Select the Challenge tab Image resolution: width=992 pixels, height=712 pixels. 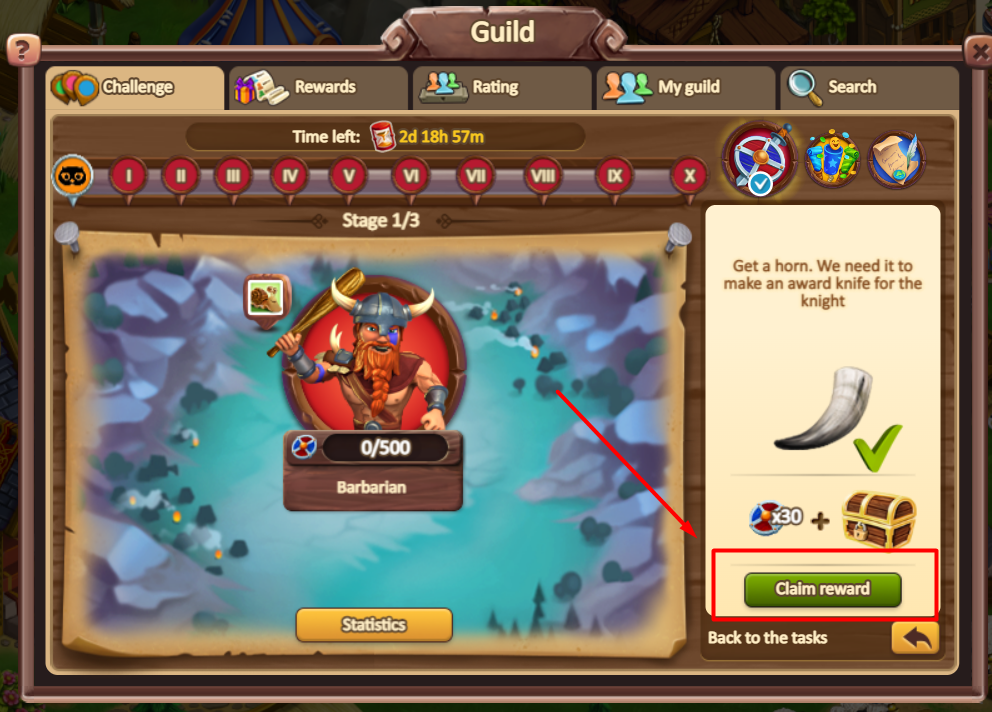coord(135,88)
